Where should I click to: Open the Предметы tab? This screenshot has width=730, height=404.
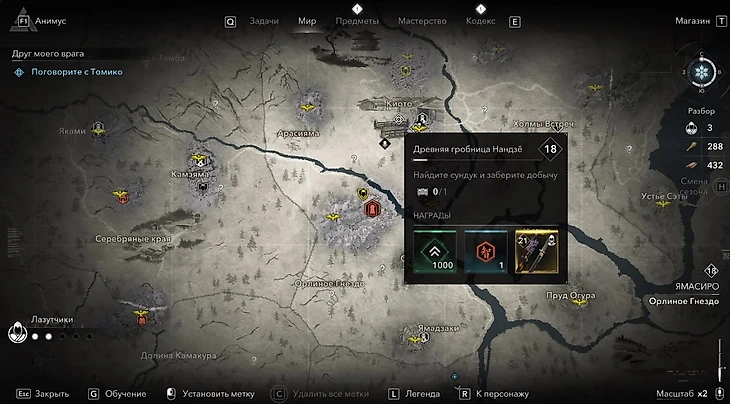tap(357, 20)
